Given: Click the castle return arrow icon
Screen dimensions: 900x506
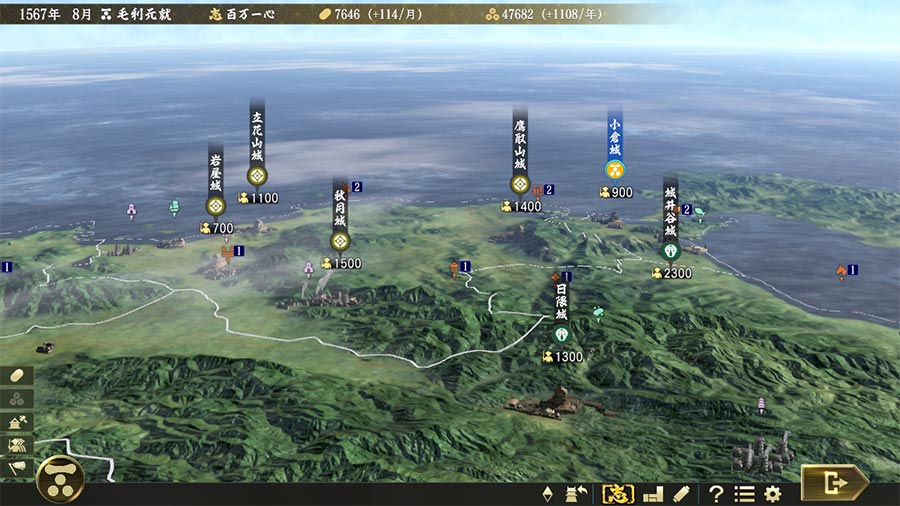Looking at the screenshot, I should click(576, 493).
